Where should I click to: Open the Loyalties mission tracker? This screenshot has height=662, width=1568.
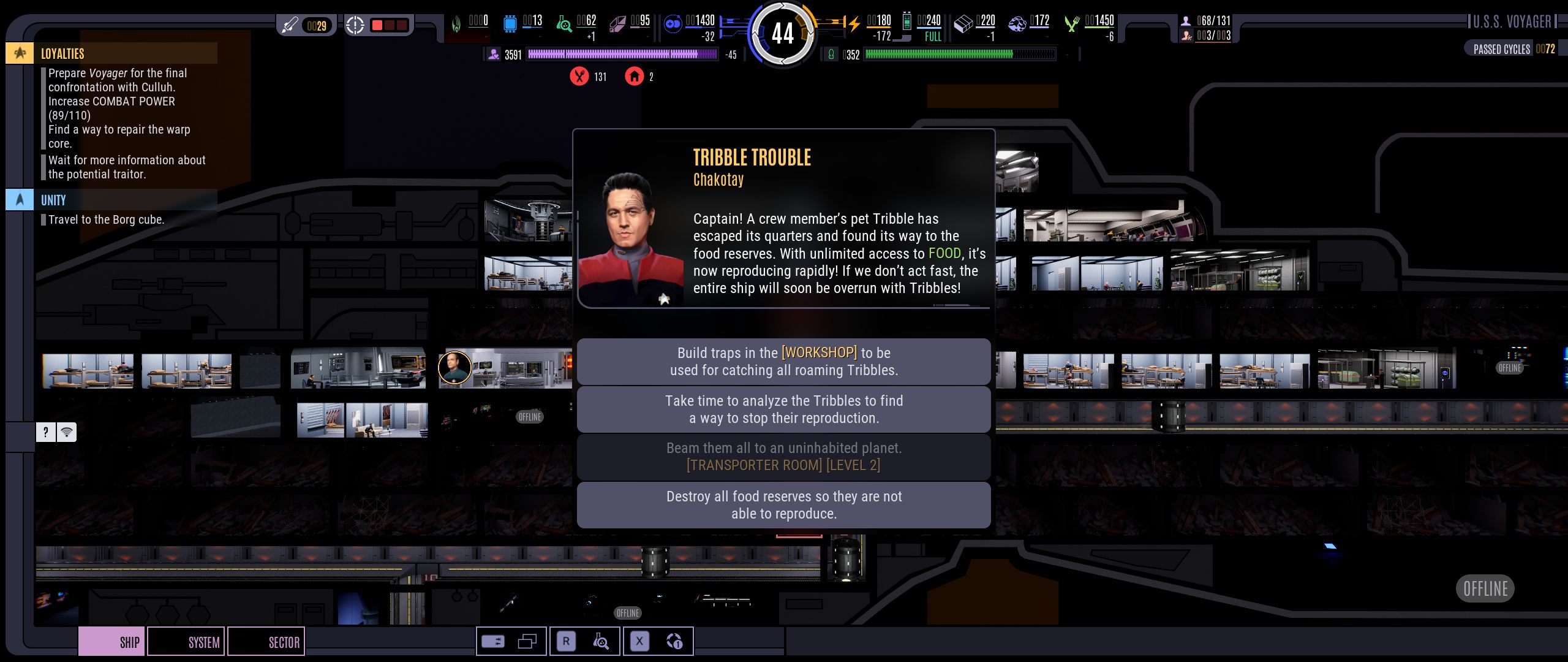click(x=62, y=53)
